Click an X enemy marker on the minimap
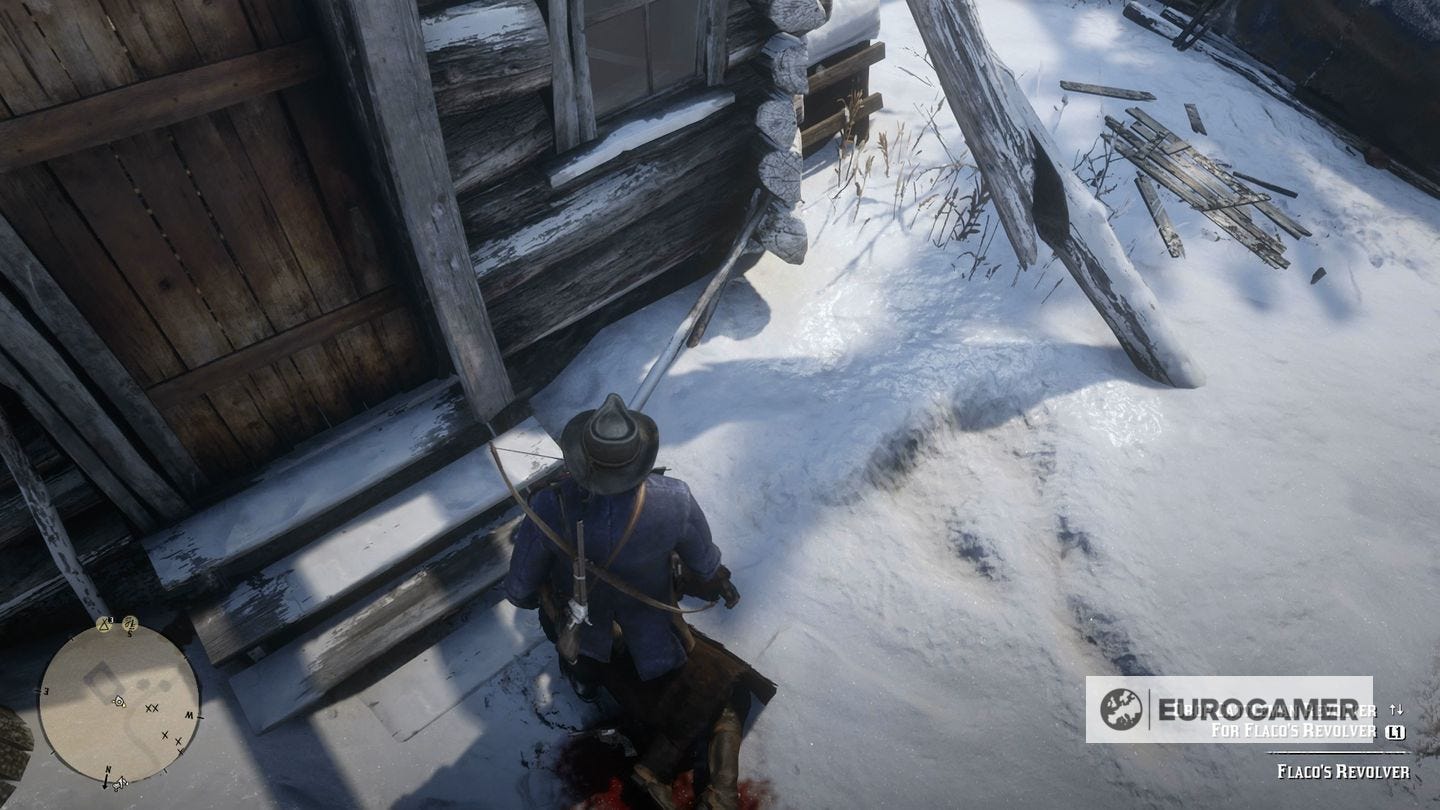Image resolution: width=1440 pixels, height=810 pixels. pyautogui.click(x=150, y=707)
